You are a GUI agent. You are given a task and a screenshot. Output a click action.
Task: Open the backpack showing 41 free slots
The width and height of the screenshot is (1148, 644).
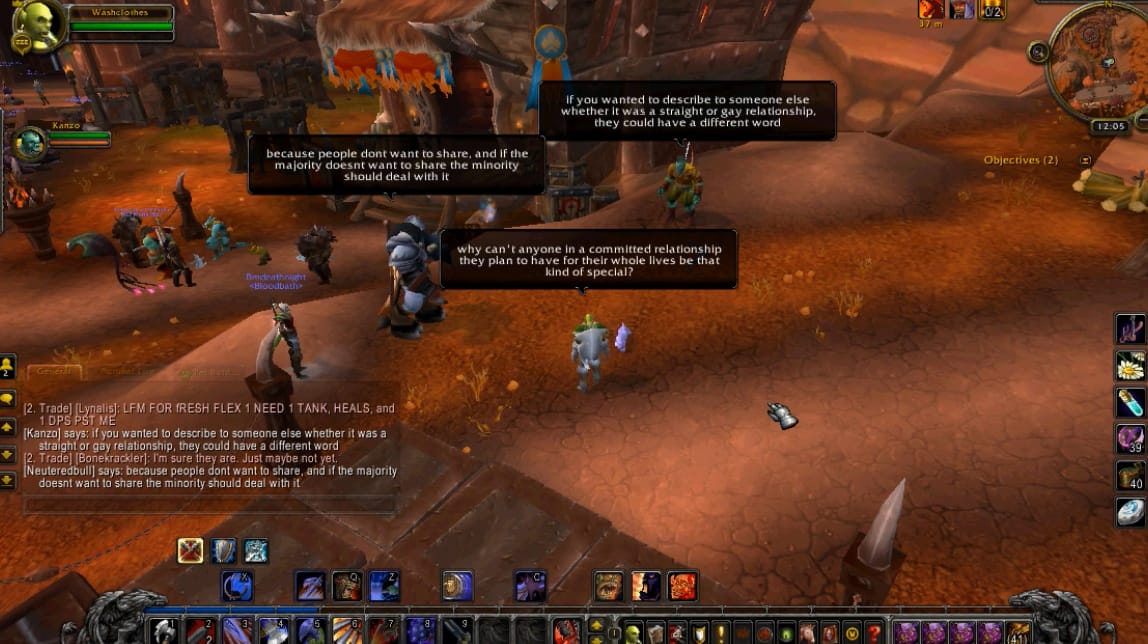1017,632
